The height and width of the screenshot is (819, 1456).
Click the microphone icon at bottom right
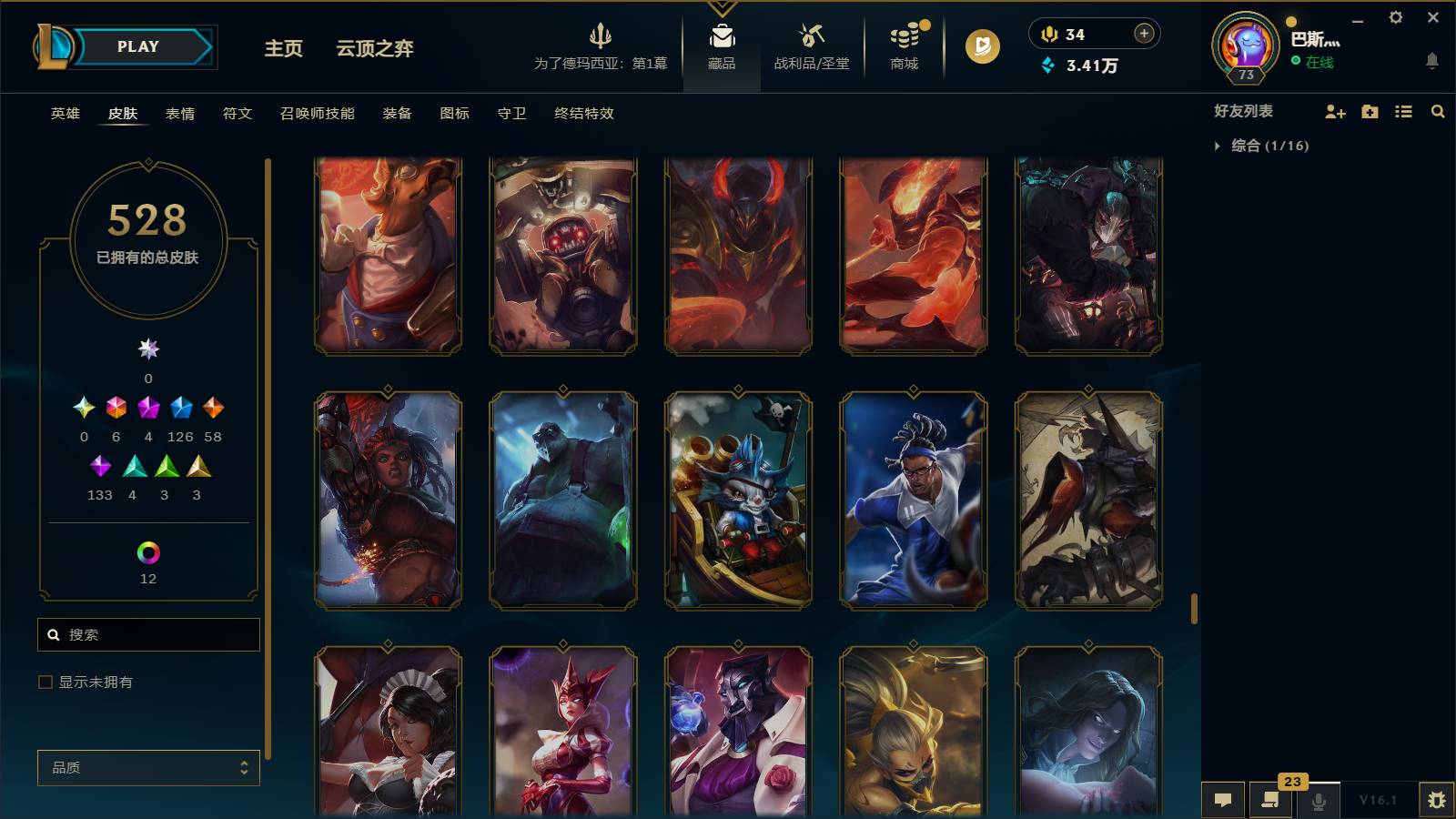1318,801
